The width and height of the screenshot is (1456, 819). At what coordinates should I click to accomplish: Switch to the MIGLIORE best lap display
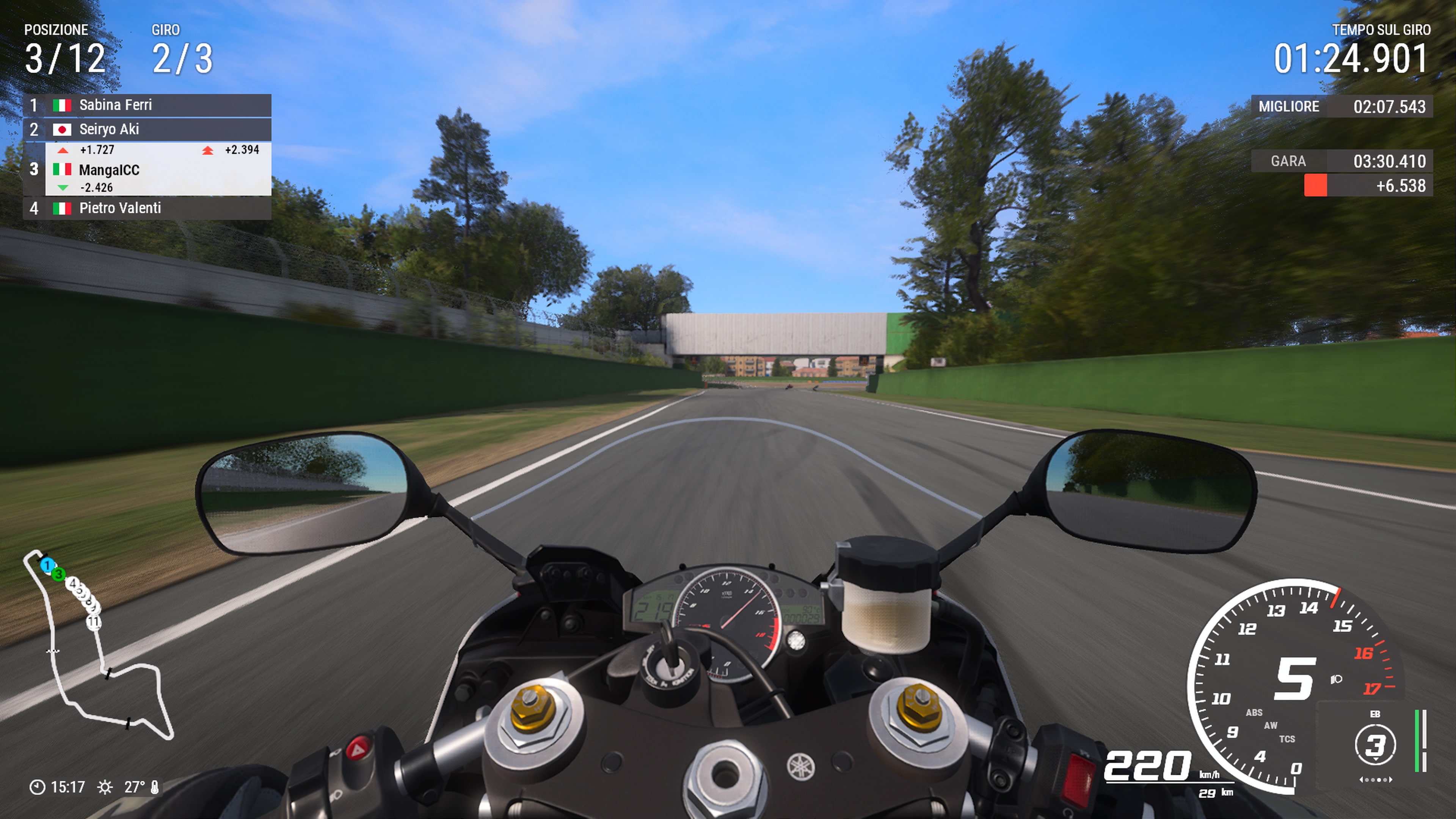click(1289, 106)
